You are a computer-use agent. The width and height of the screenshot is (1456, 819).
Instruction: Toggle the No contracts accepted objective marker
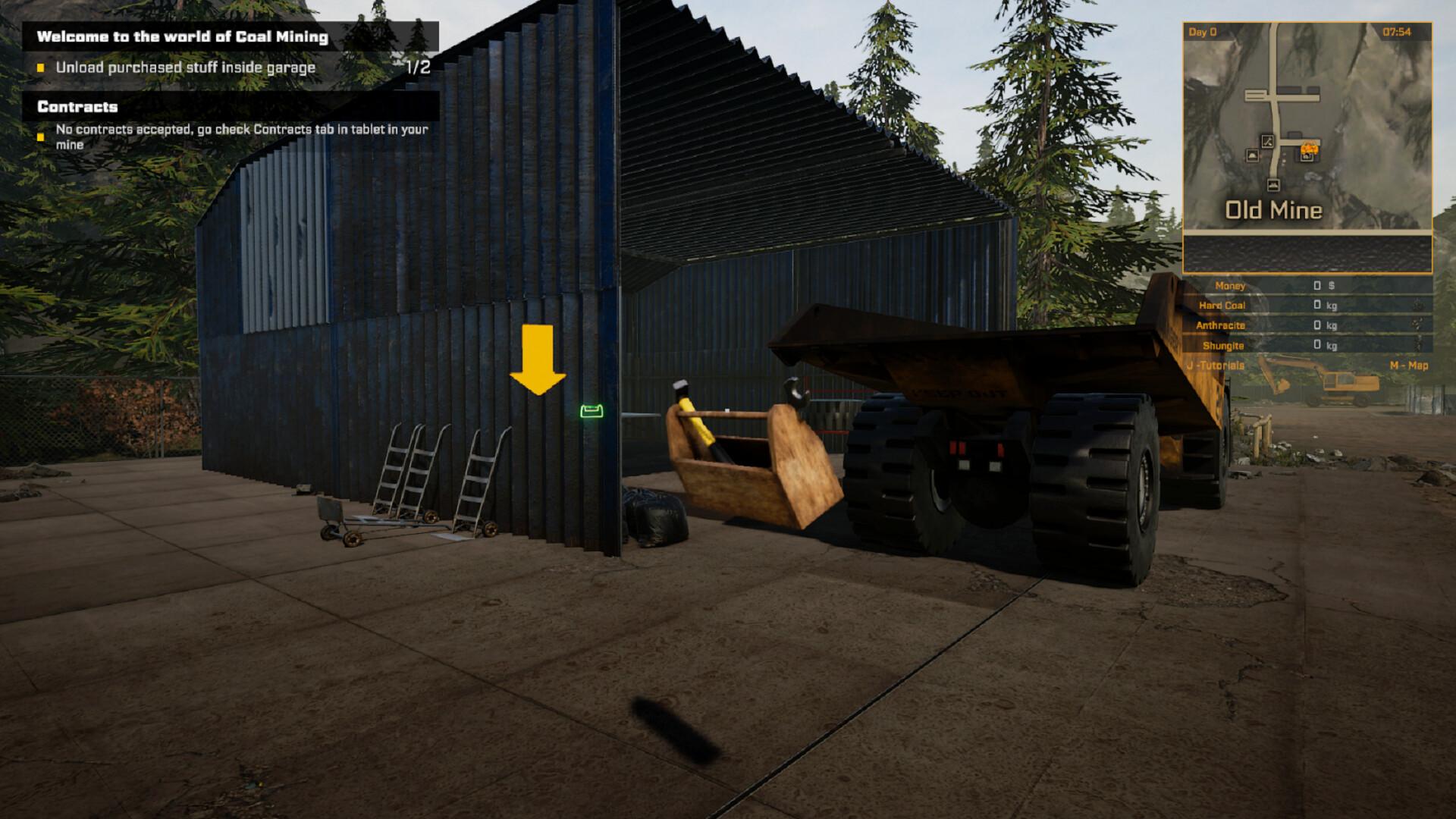click(41, 134)
